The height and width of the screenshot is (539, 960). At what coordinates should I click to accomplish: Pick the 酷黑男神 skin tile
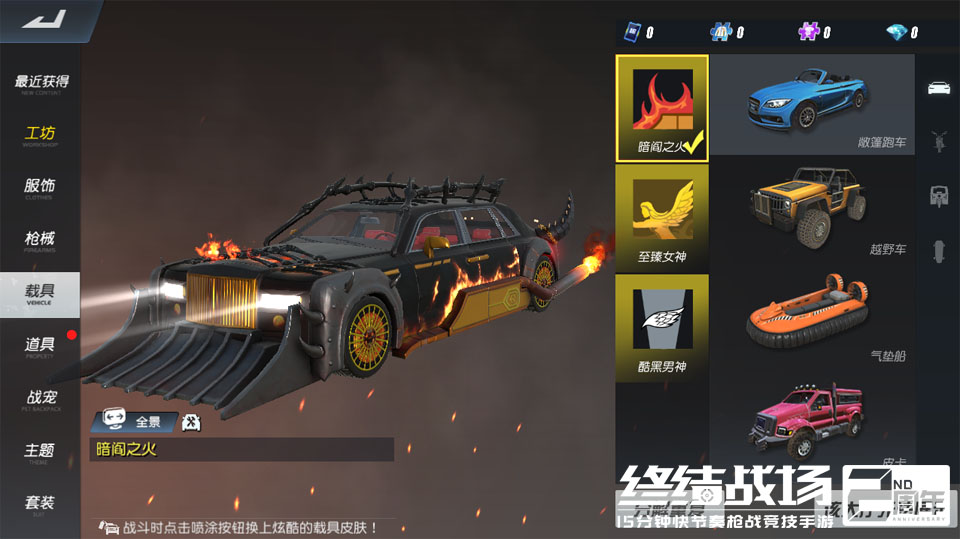(x=662, y=326)
